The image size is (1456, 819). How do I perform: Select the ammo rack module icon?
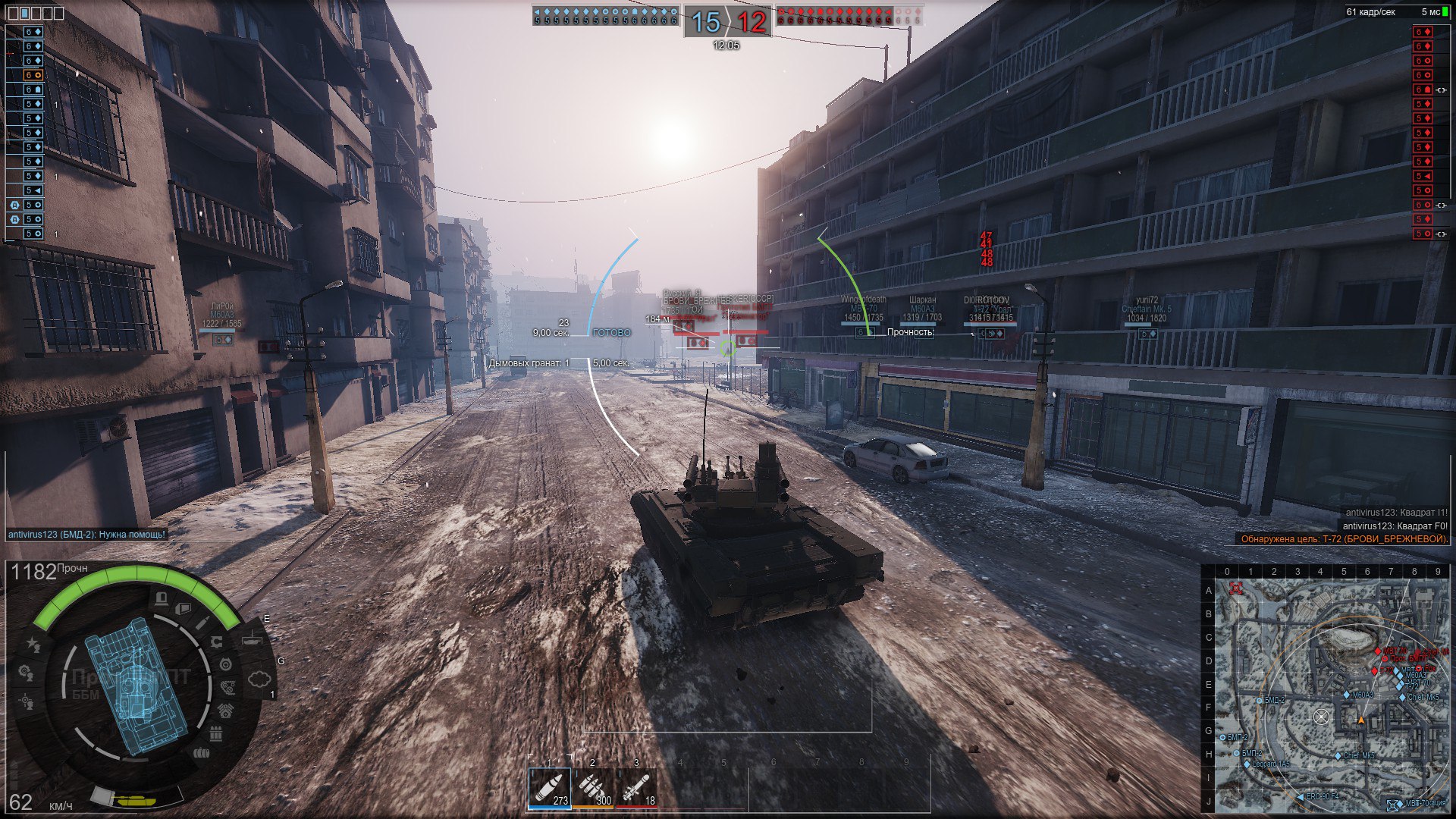pos(216,733)
